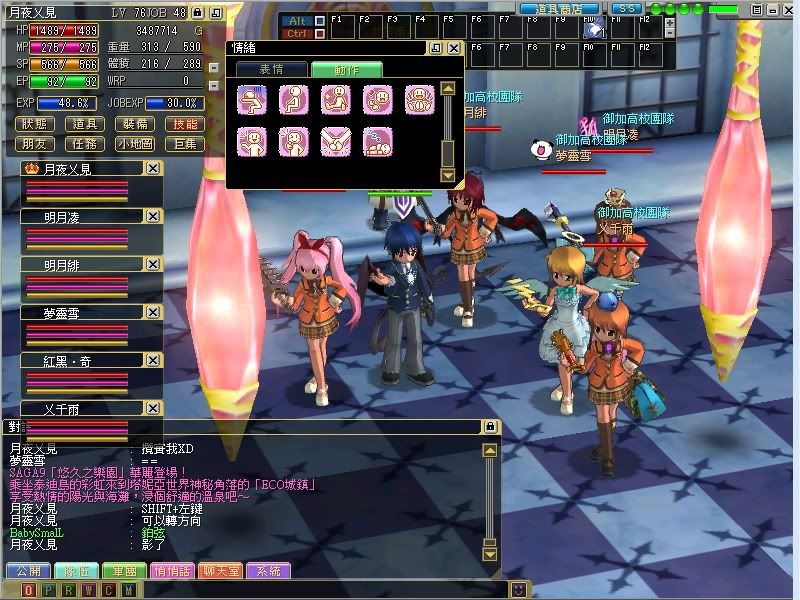Open the 巨集 macro window
Image resolution: width=800 pixels, height=600 pixels.
pos(185,144)
